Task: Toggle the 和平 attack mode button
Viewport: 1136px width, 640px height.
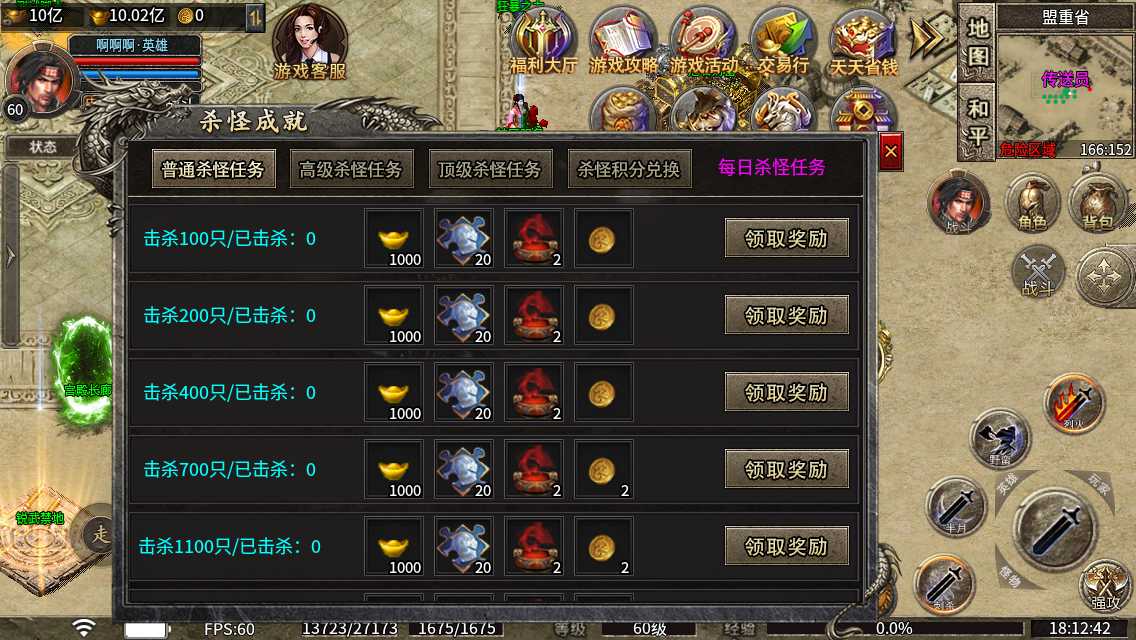Action: click(x=977, y=120)
